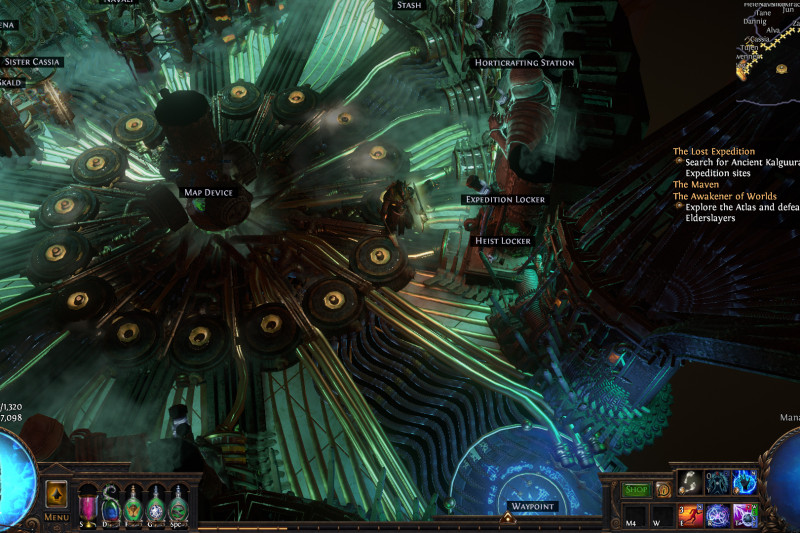
Task: Activate the swirling lightning orb skill
Action: 717,515
